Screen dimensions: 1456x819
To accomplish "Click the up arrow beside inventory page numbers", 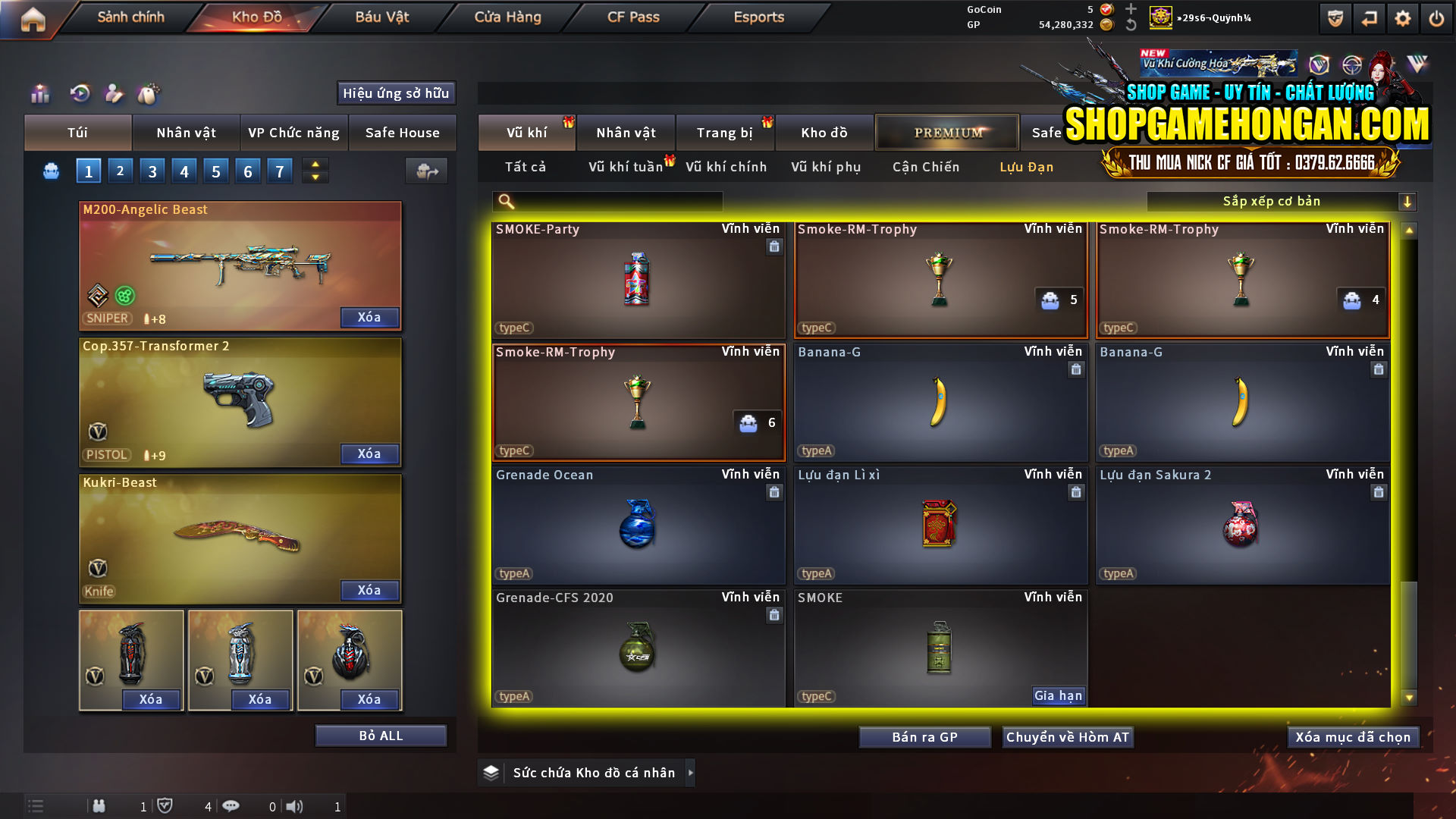I will (314, 164).
